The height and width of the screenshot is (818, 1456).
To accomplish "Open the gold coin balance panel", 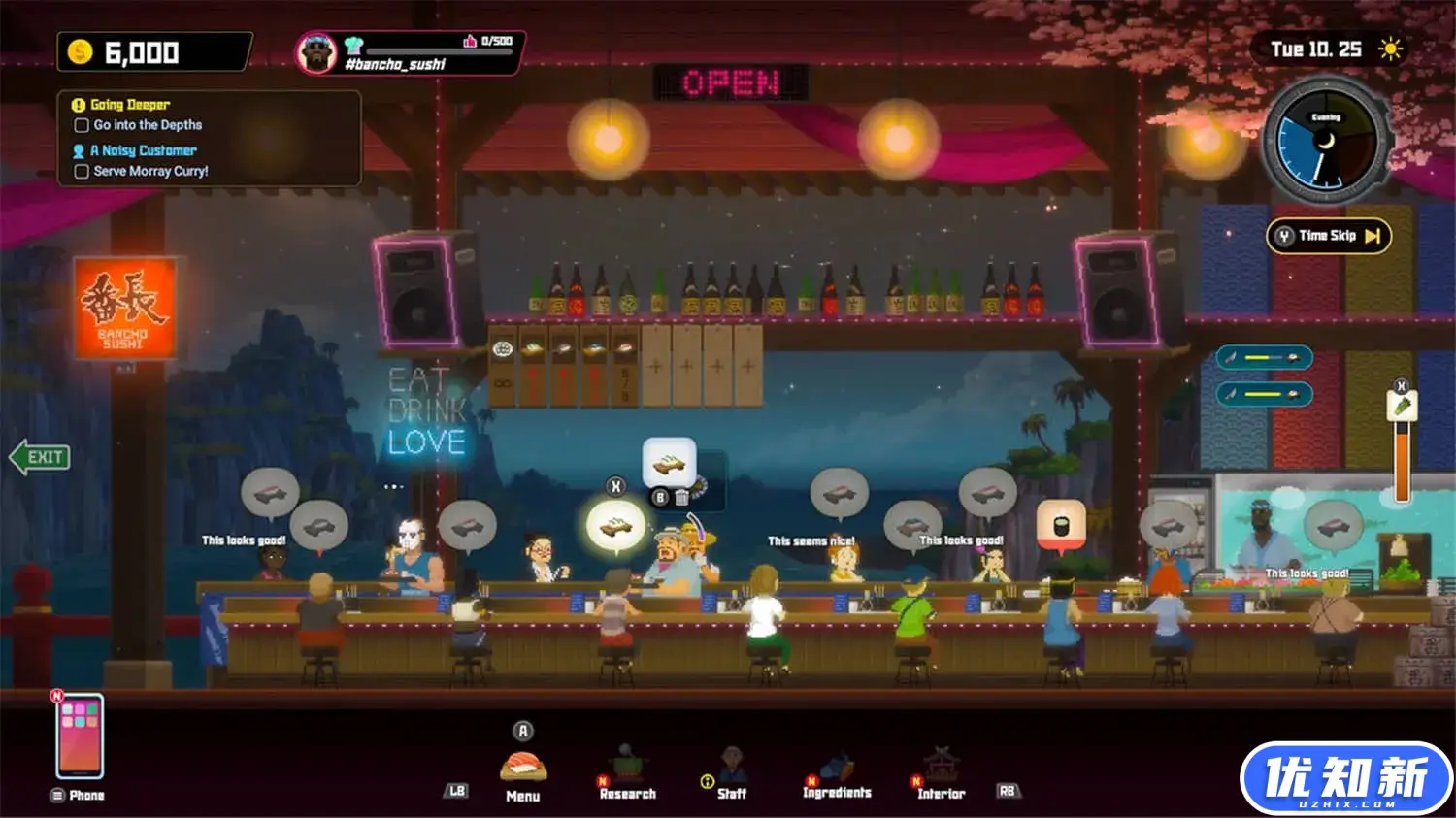I will [154, 52].
